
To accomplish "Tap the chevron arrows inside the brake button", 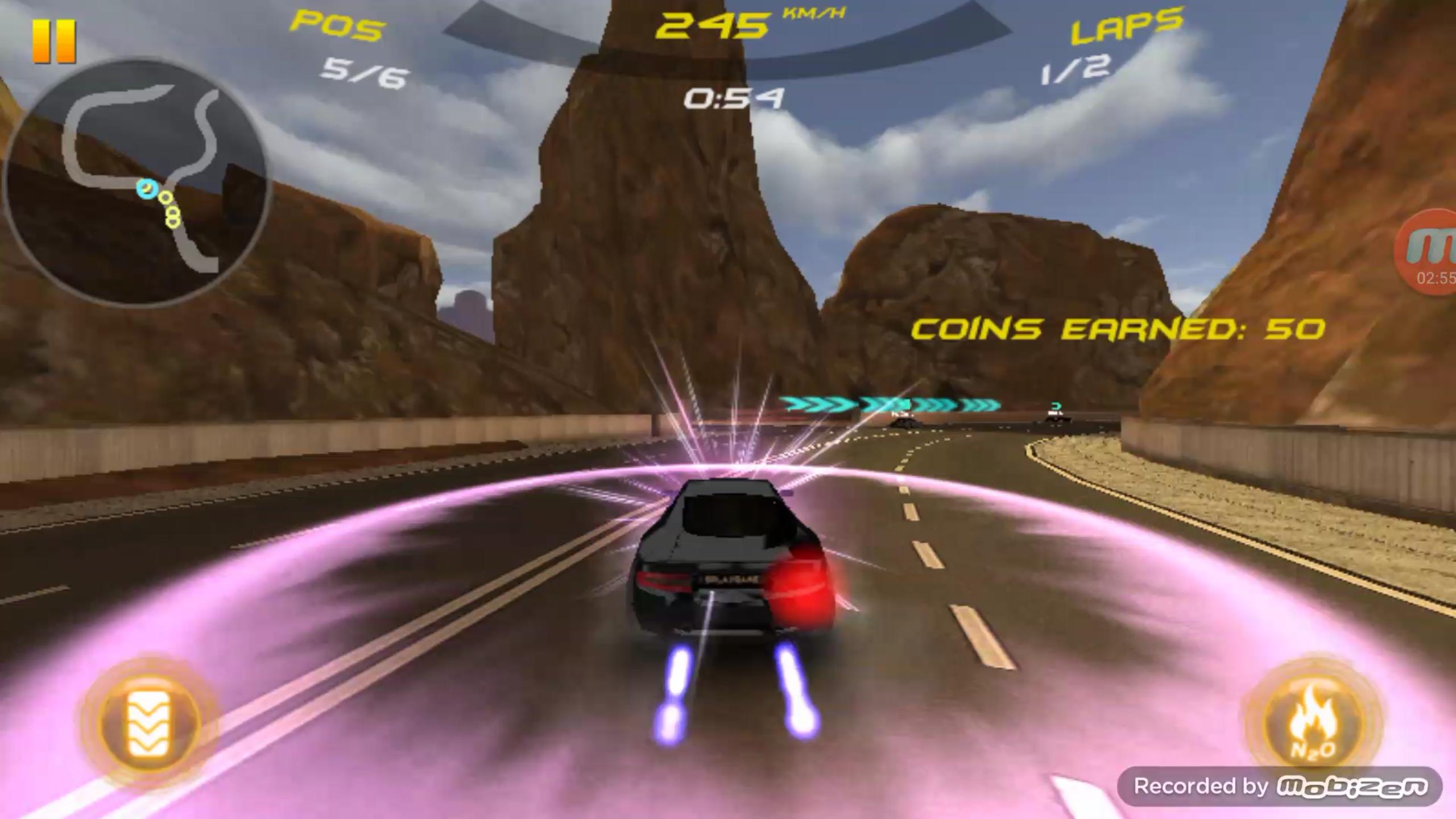I will click(149, 721).
